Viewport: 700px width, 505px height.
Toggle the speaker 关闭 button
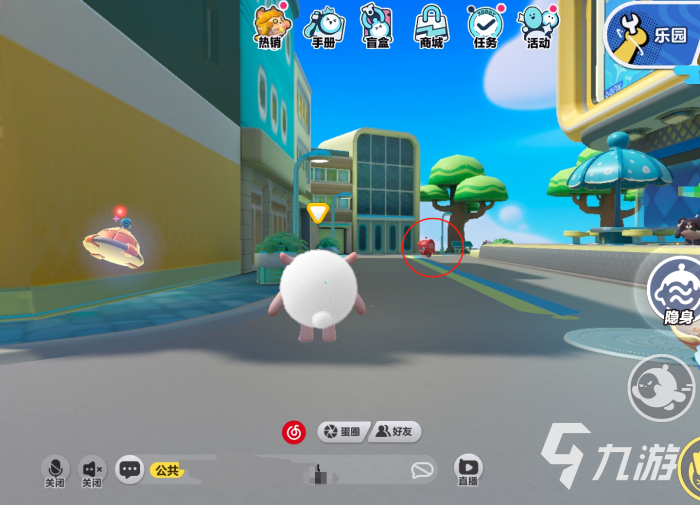[x=92, y=470]
